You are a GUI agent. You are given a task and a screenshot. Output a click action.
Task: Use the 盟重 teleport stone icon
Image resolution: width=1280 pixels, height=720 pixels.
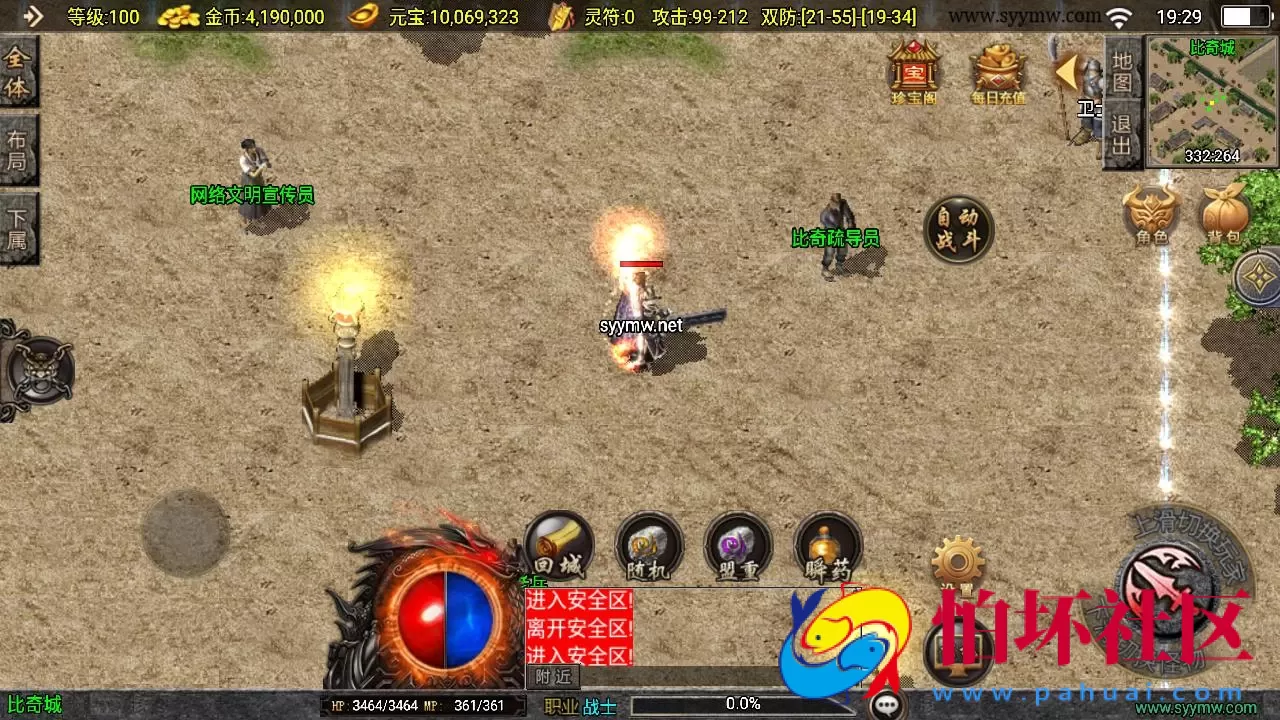(738, 546)
